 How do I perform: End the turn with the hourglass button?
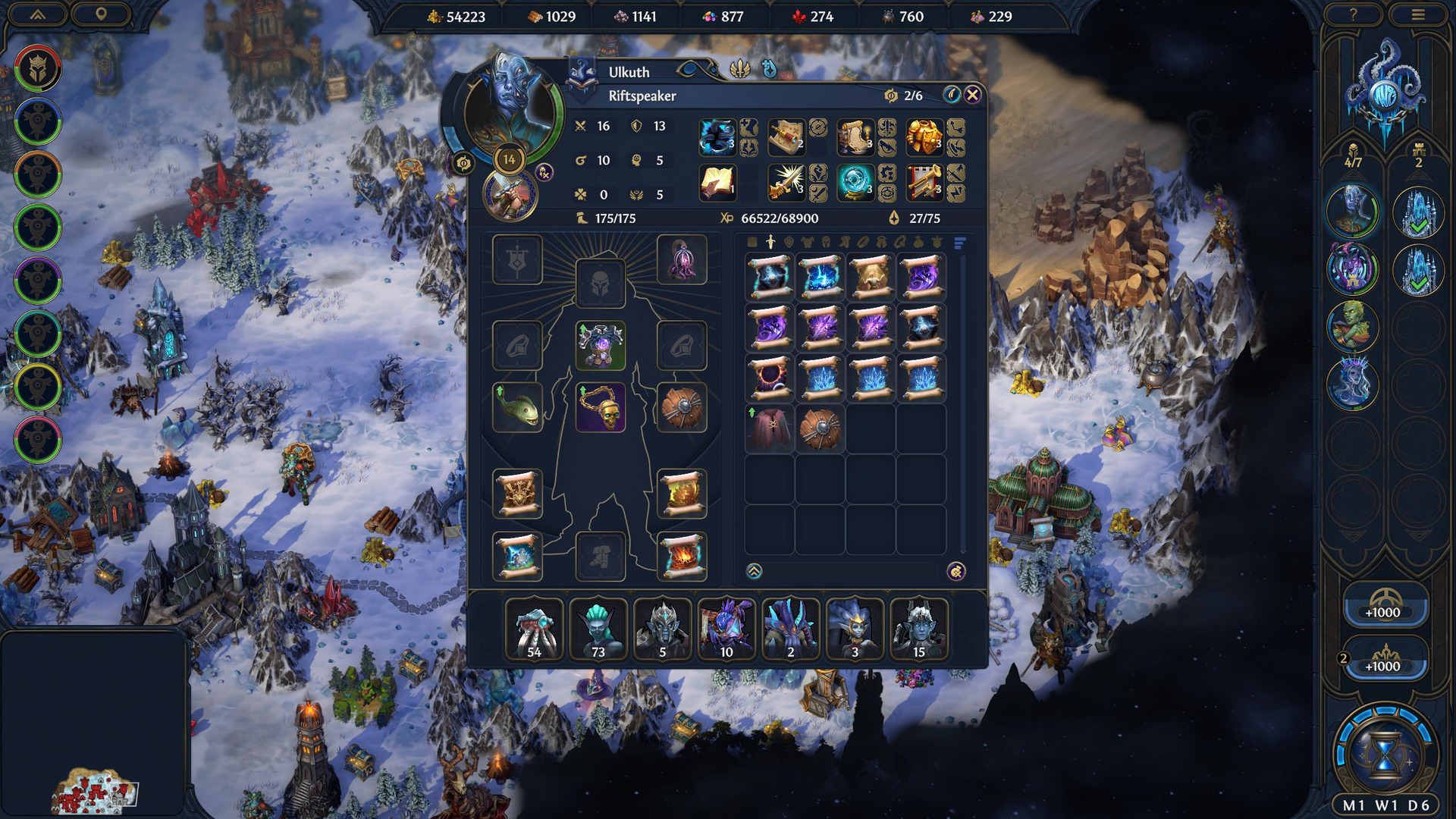click(x=1384, y=755)
